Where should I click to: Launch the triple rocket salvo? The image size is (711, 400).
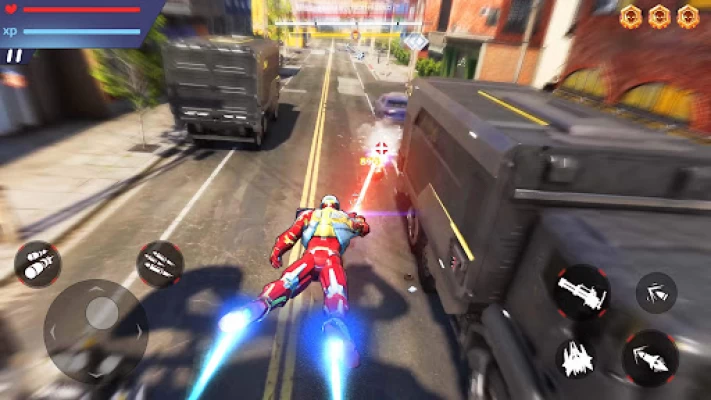pos(159,264)
